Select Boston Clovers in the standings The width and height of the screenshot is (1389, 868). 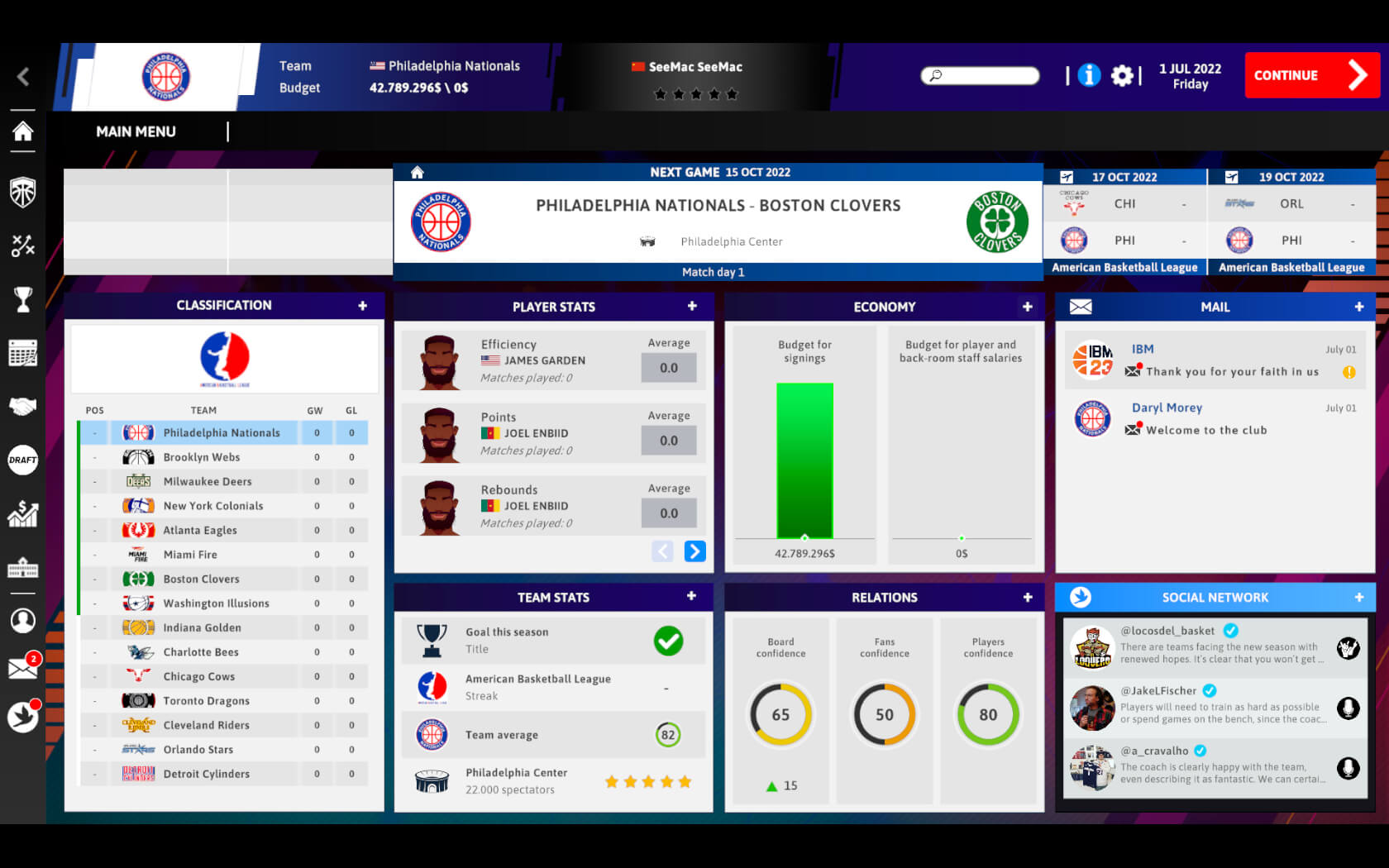[202, 579]
